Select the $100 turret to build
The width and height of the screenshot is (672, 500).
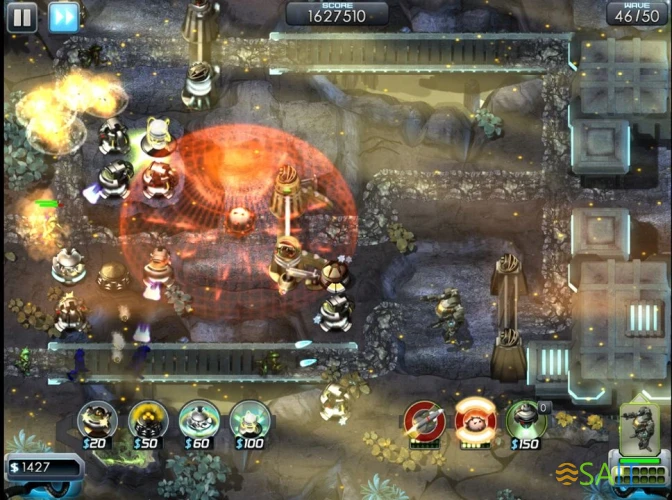[249, 421]
